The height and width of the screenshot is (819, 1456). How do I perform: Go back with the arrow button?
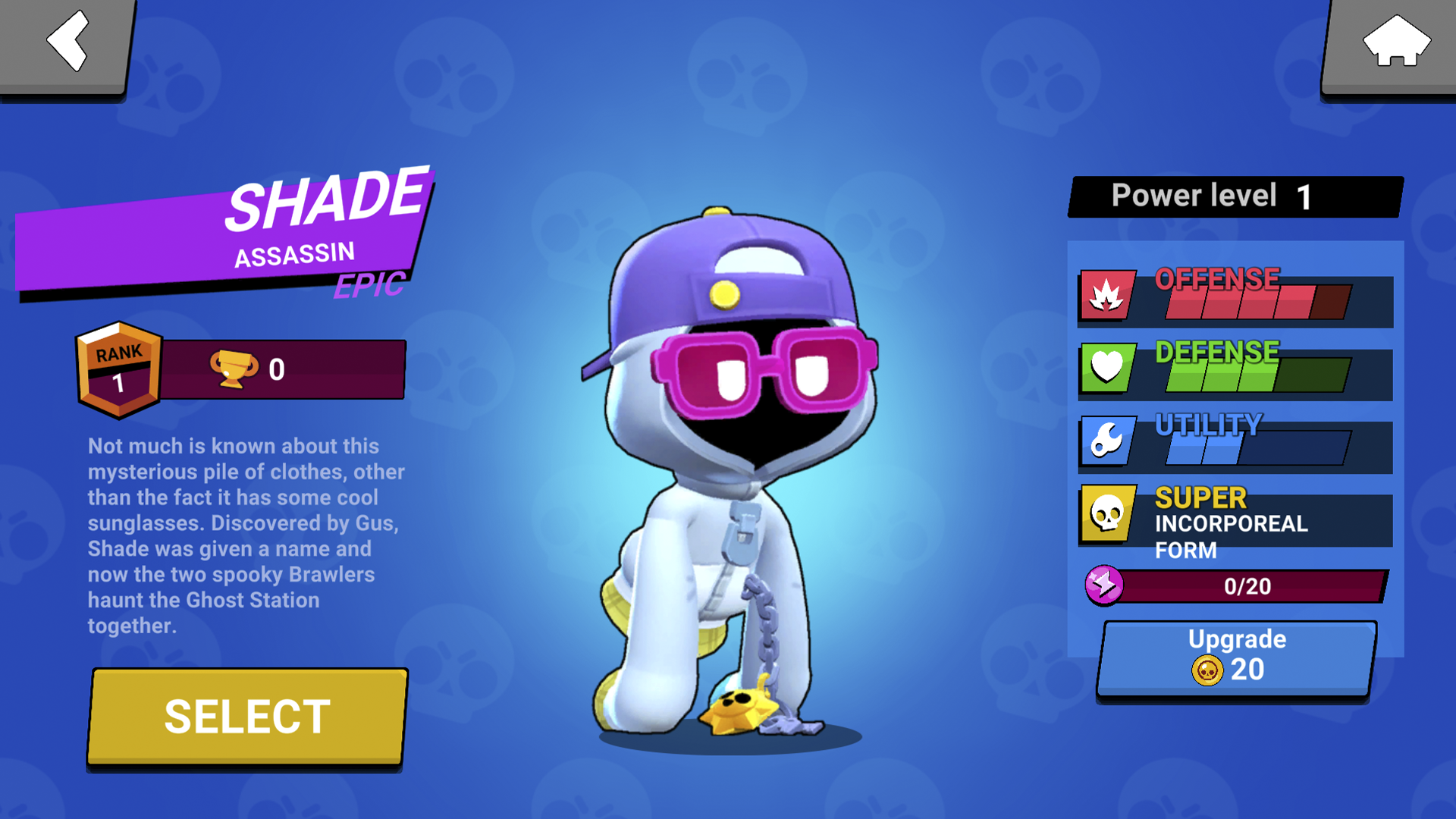67,44
